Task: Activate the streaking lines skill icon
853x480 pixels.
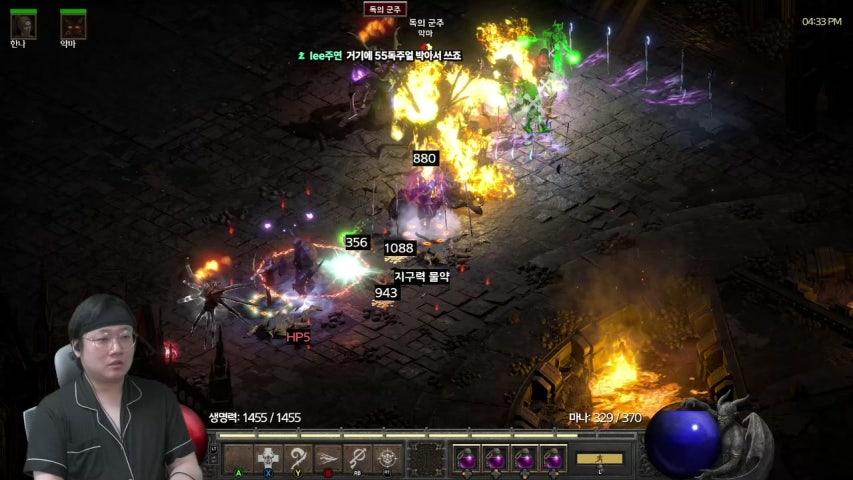Action: (328, 458)
